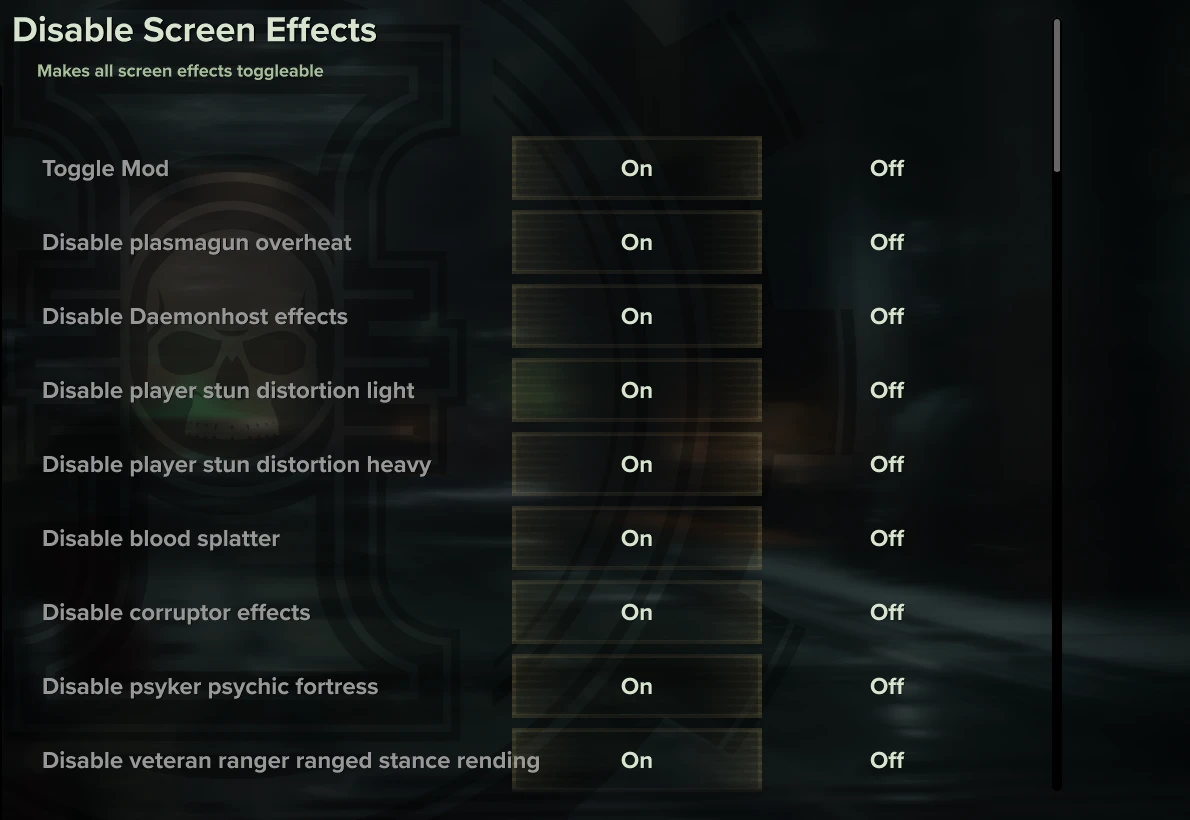Select On for veteran ranger ranged stance rending
Screen dimensions: 1190x820
point(637,760)
